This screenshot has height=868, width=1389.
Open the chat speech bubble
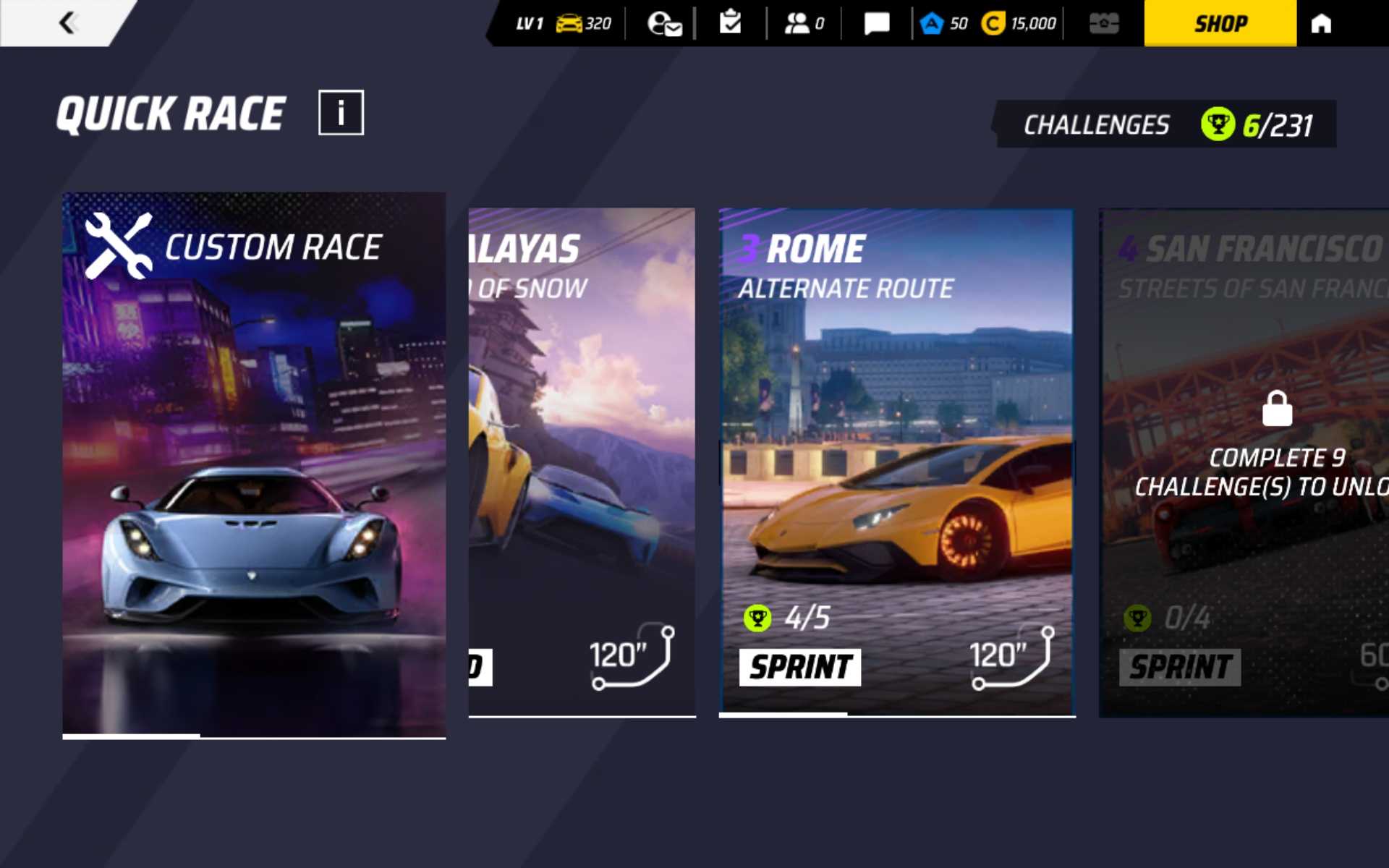pos(876,23)
